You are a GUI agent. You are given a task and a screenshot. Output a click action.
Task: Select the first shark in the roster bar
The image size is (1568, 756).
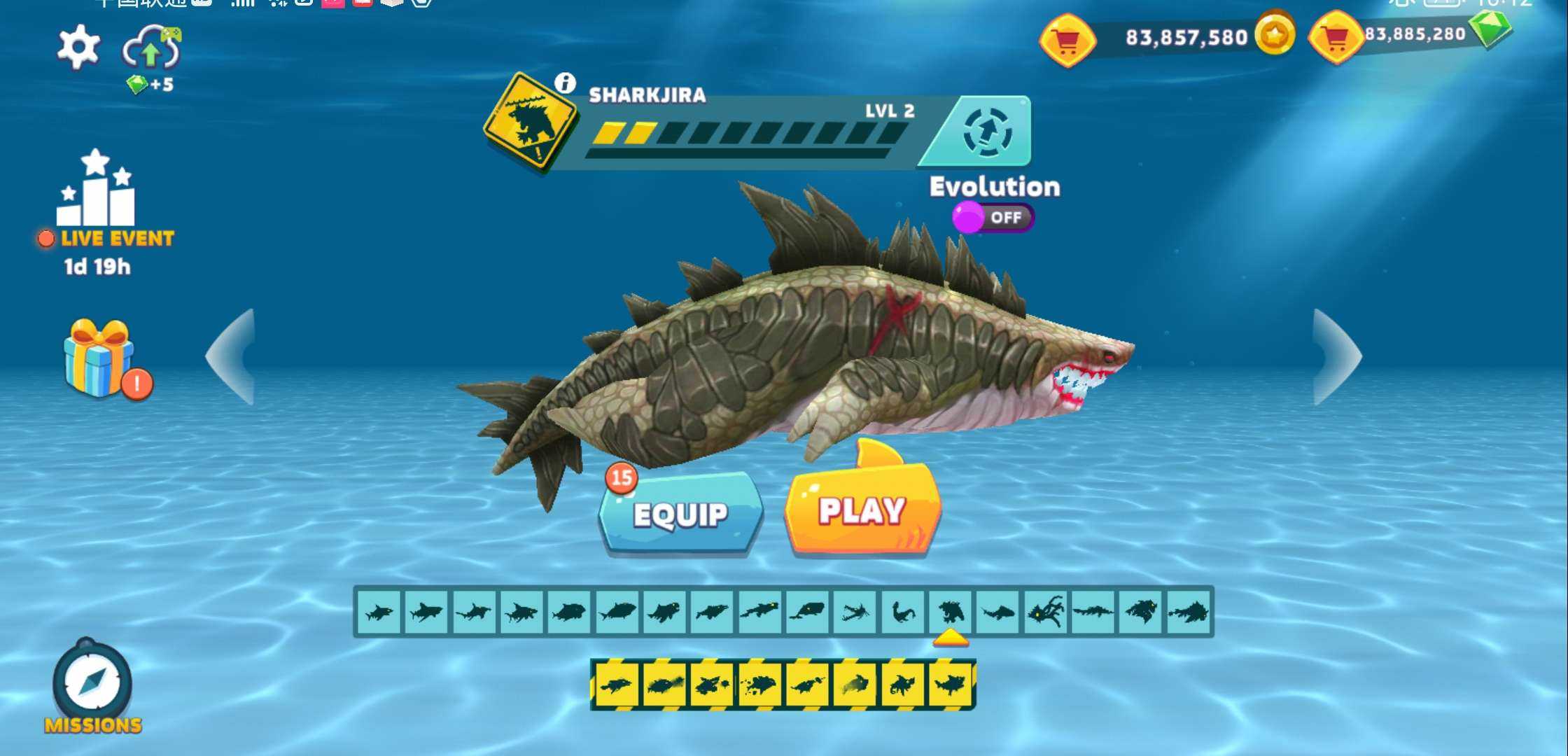[379, 612]
